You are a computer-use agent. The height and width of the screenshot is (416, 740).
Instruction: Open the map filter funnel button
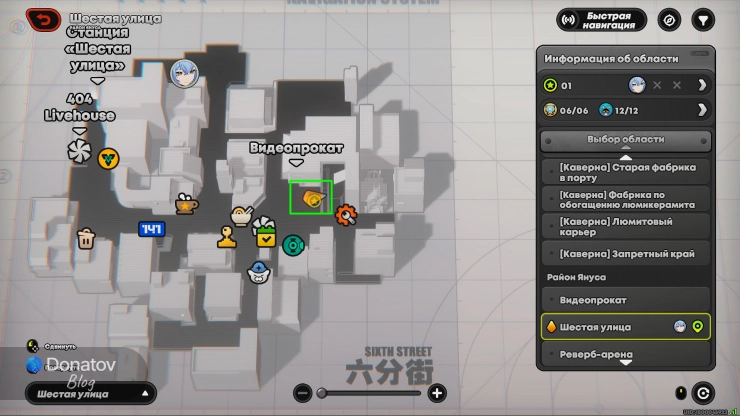pos(704,19)
